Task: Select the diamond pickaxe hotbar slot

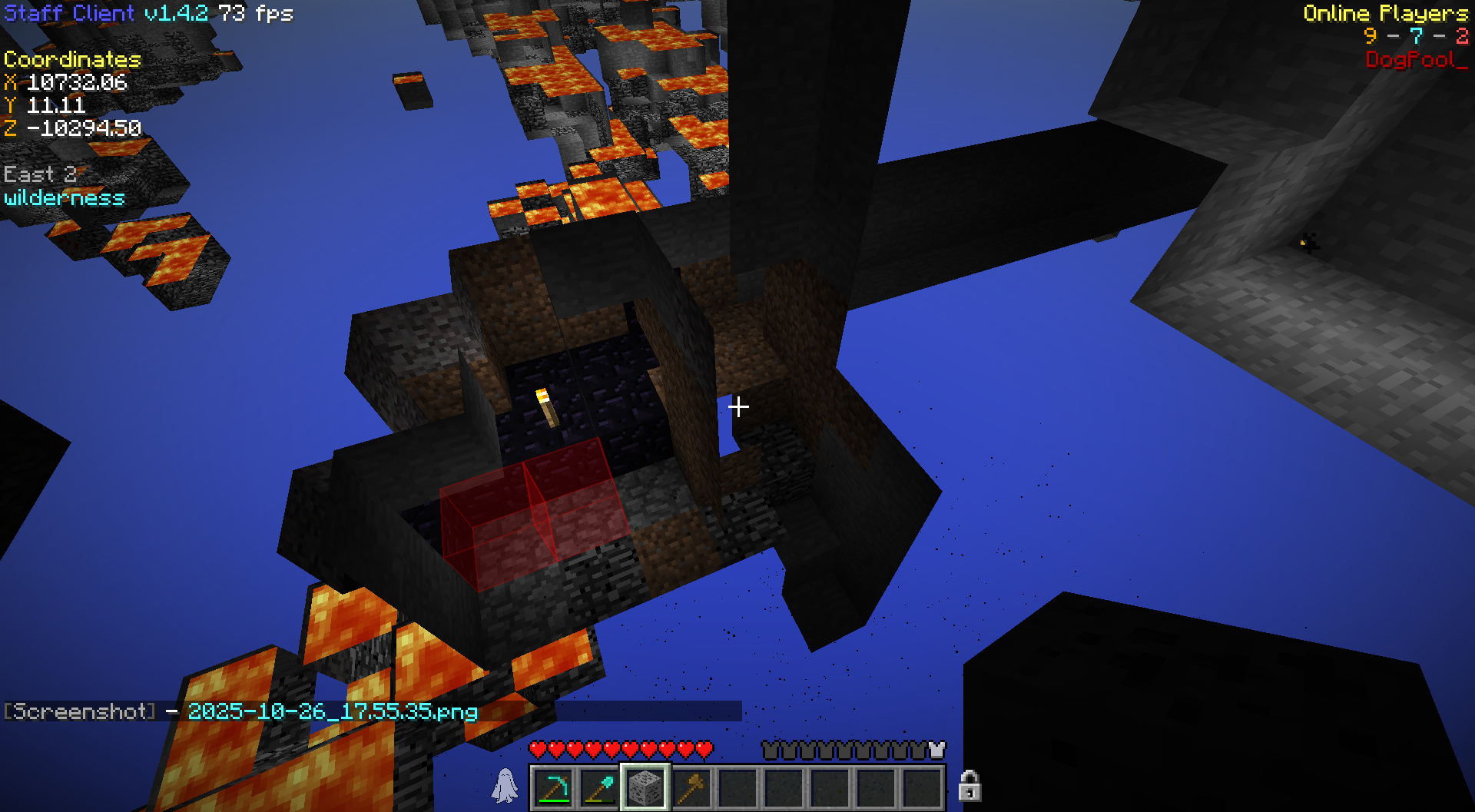Action: [554, 787]
